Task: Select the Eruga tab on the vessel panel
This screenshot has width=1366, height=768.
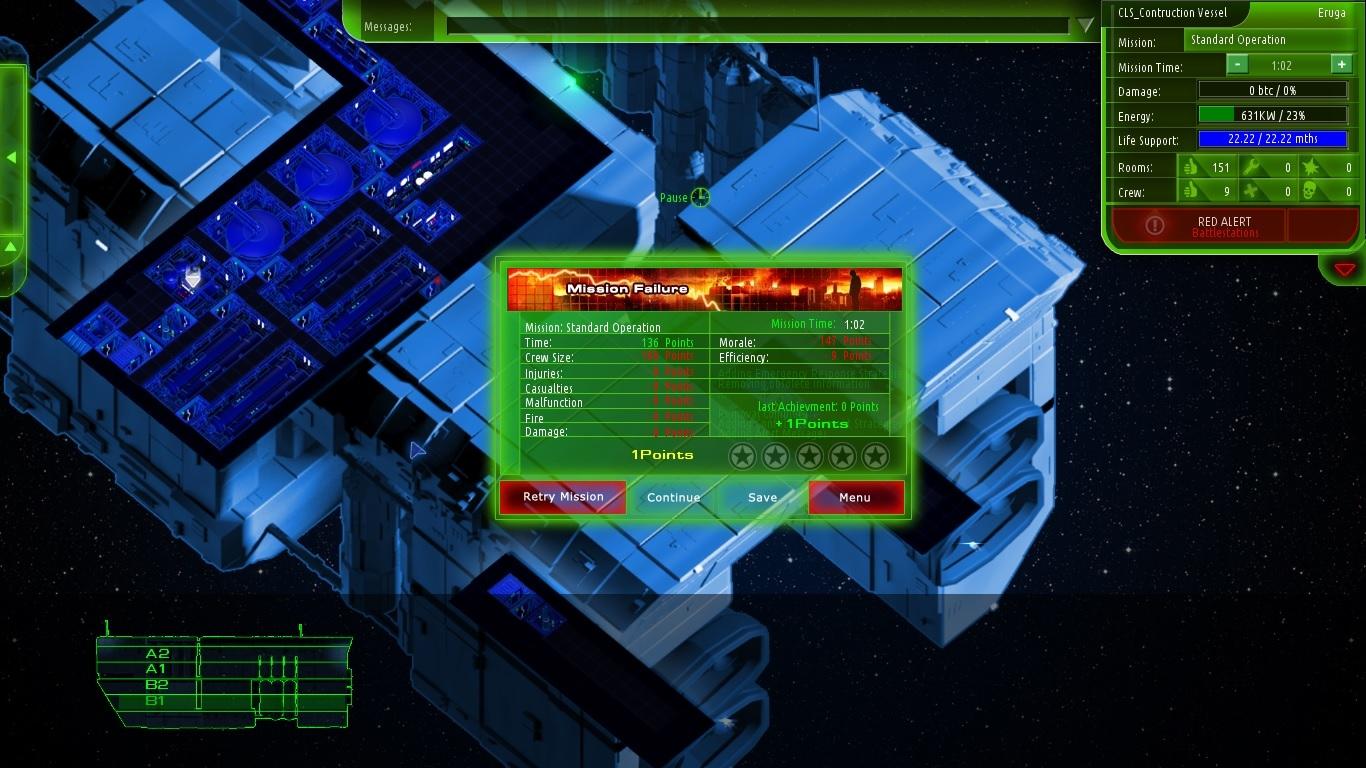Action: 1330,13
